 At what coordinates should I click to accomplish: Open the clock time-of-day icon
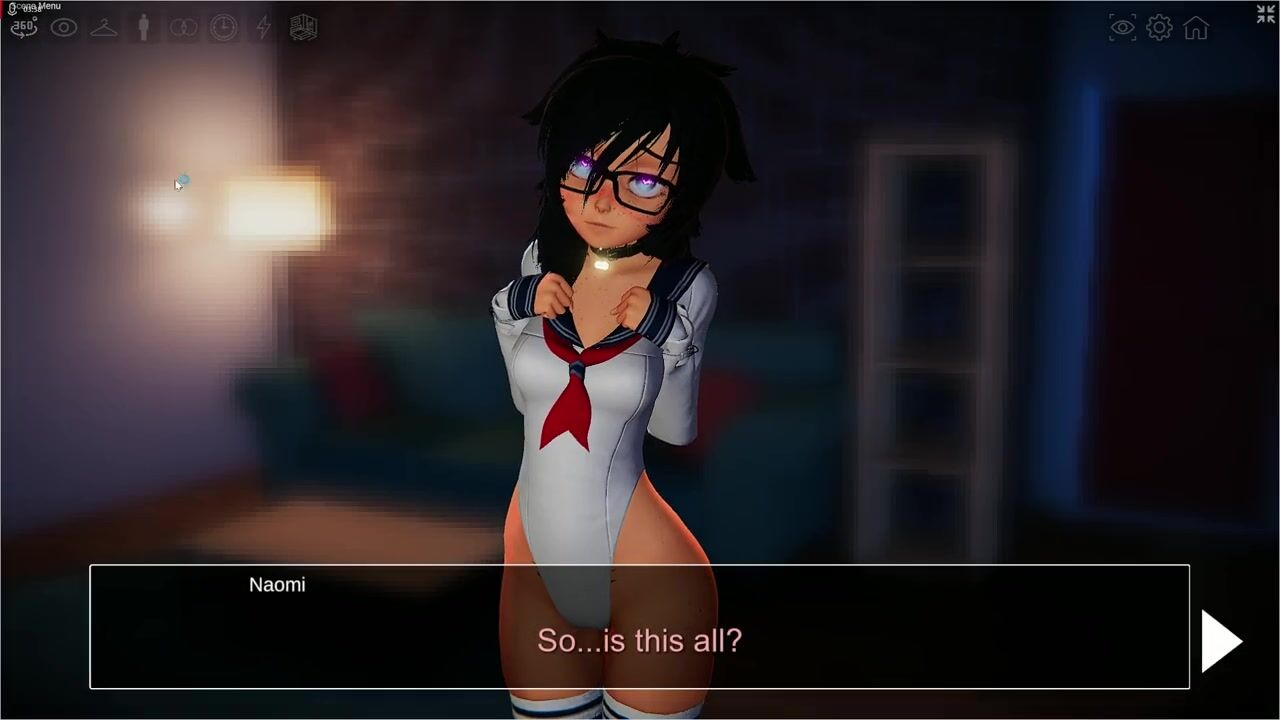224,28
